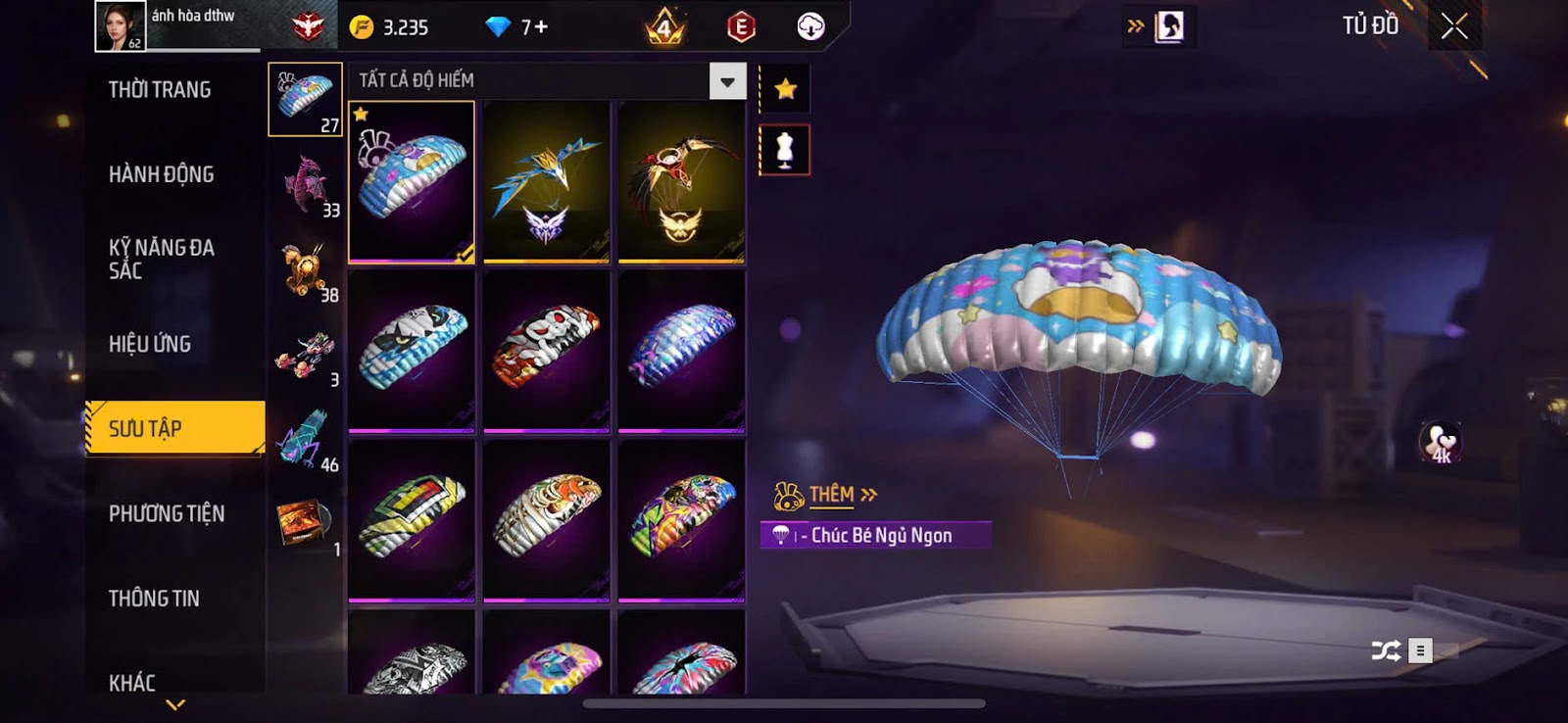
Task: Toggle the star favorites filter
Action: [785, 90]
